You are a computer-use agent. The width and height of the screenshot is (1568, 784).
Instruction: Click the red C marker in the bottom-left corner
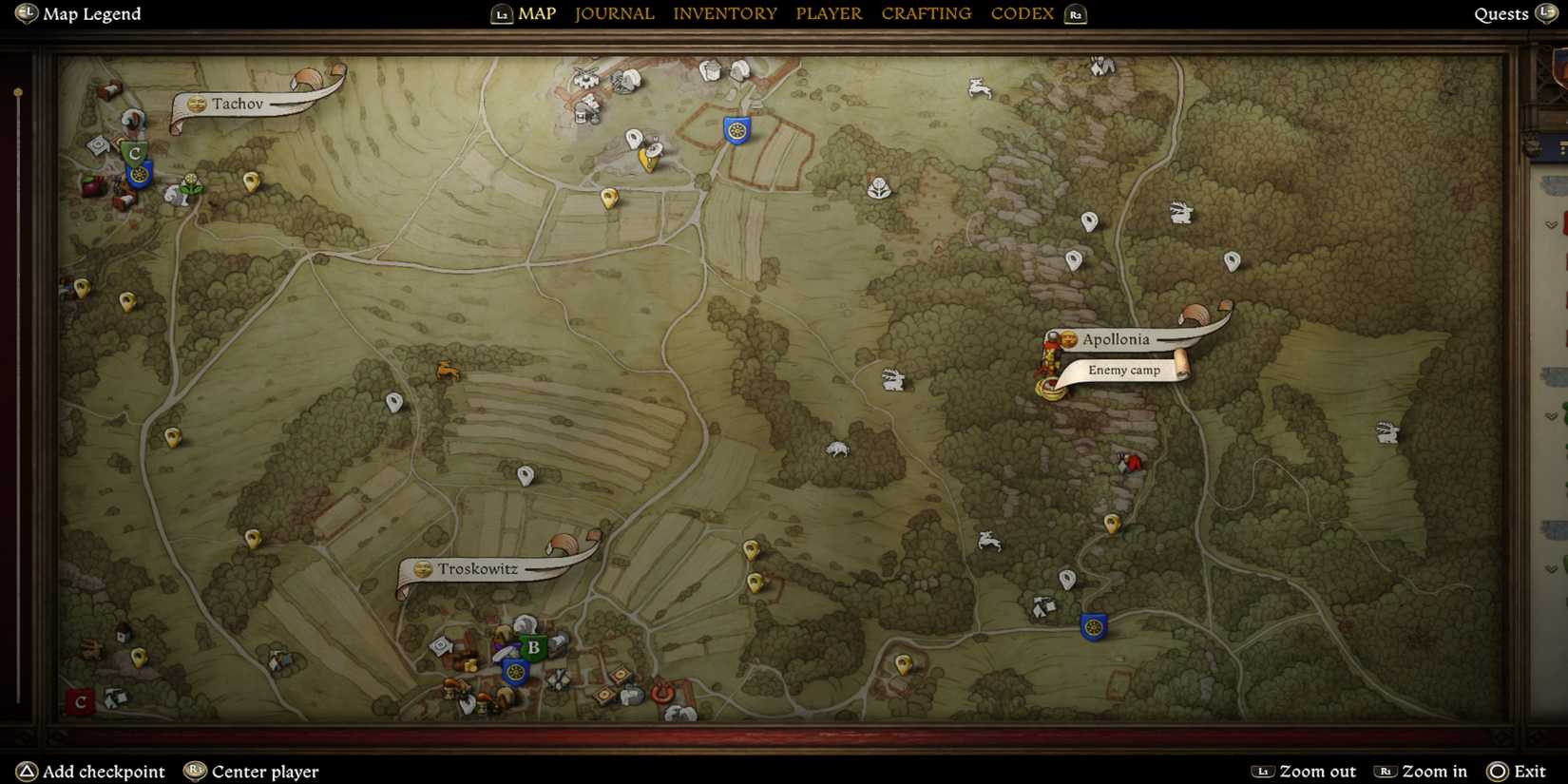click(x=81, y=703)
